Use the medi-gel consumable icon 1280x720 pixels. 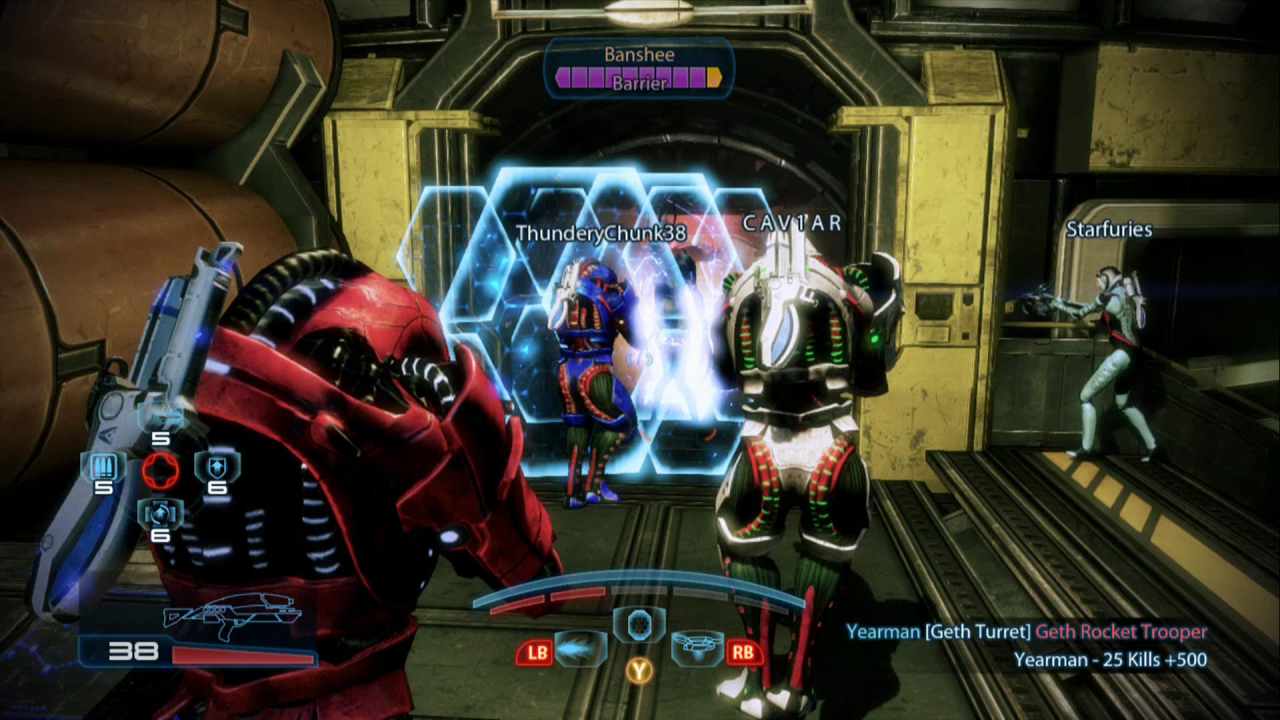pyautogui.click(x=158, y=514)
